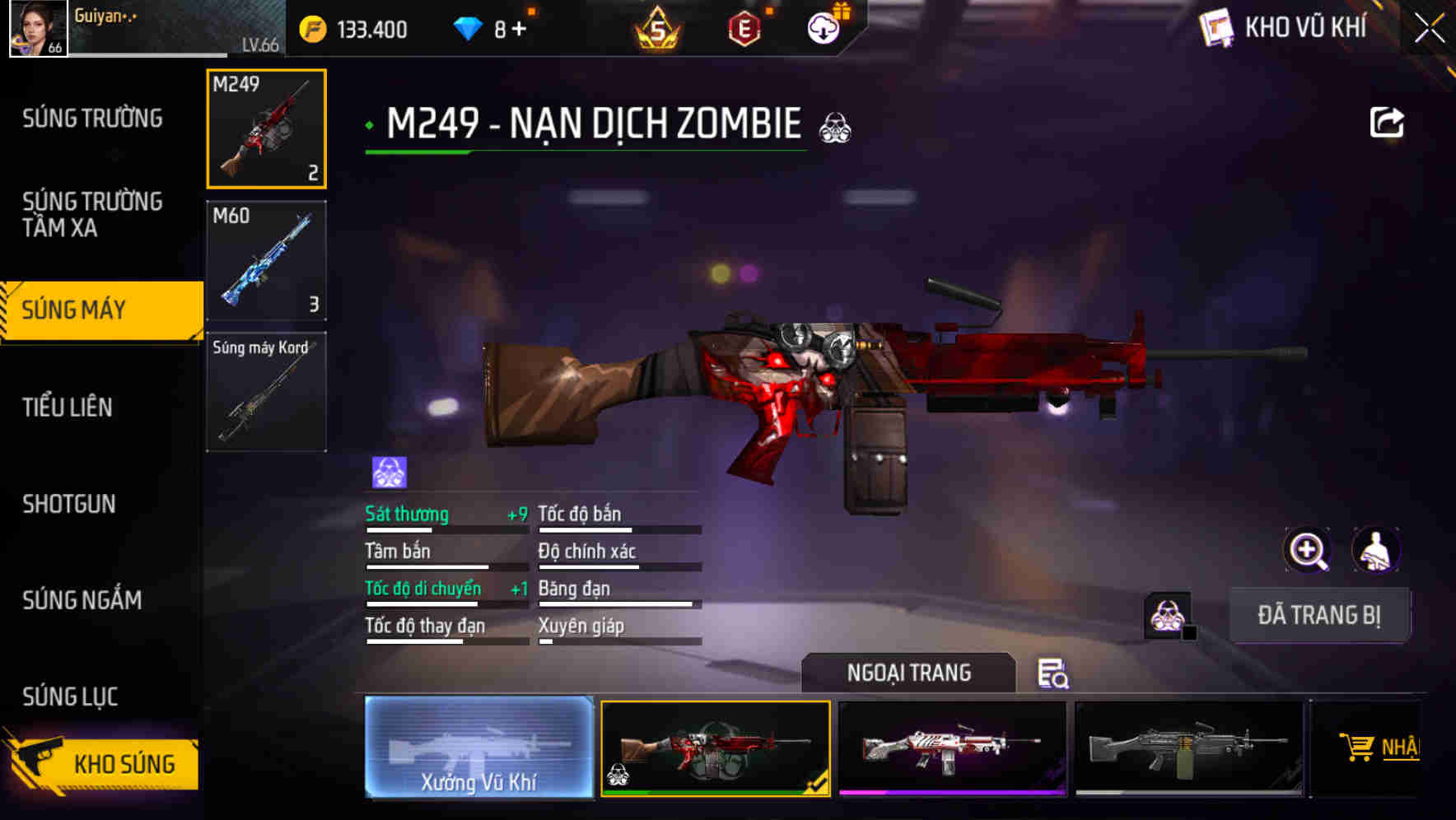Open the weapon share icon
This screenshot has height=820, width=1456.
[1386, 122]
